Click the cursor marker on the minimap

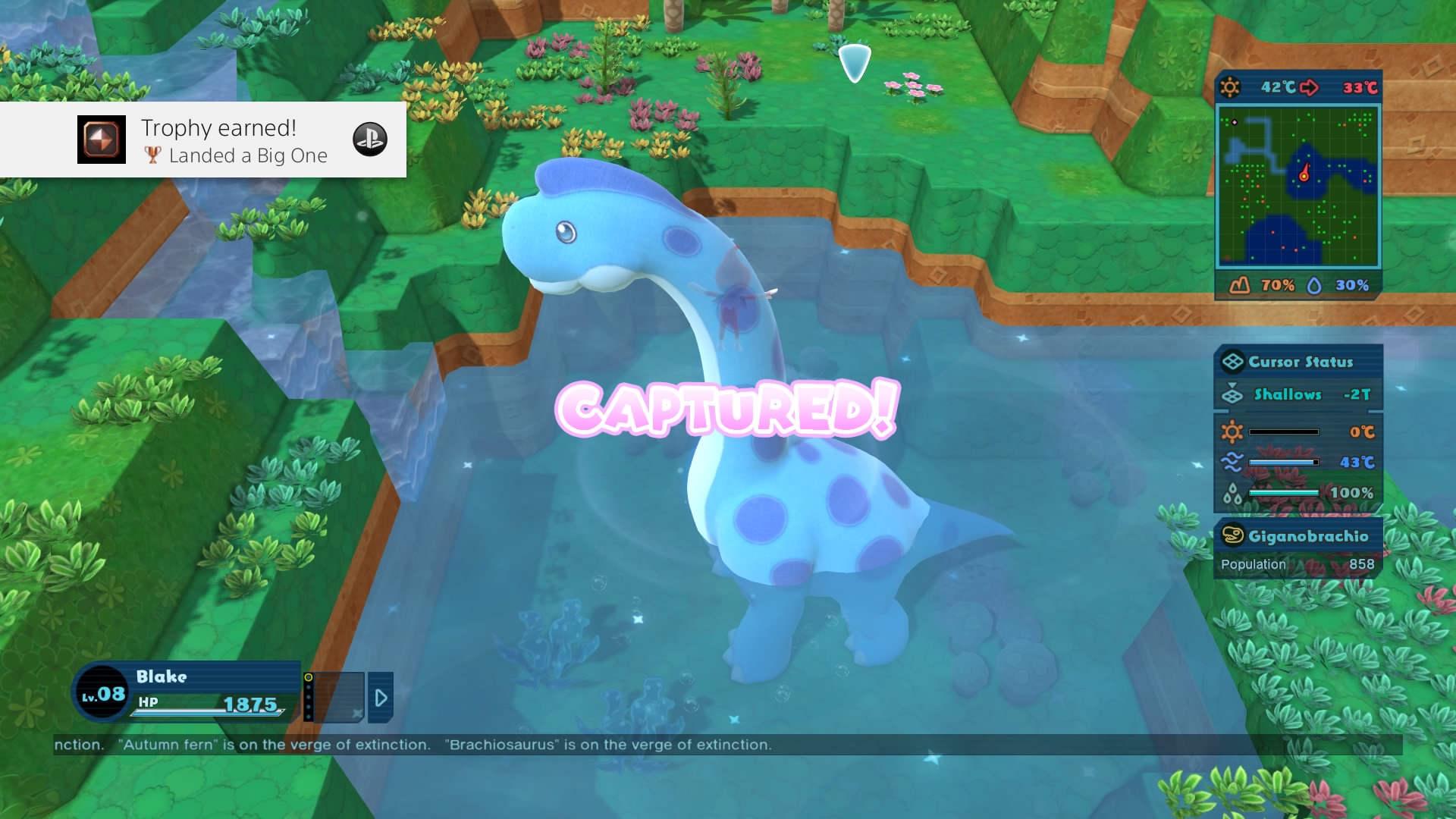pyautogui.click(x=1304, y=174)
